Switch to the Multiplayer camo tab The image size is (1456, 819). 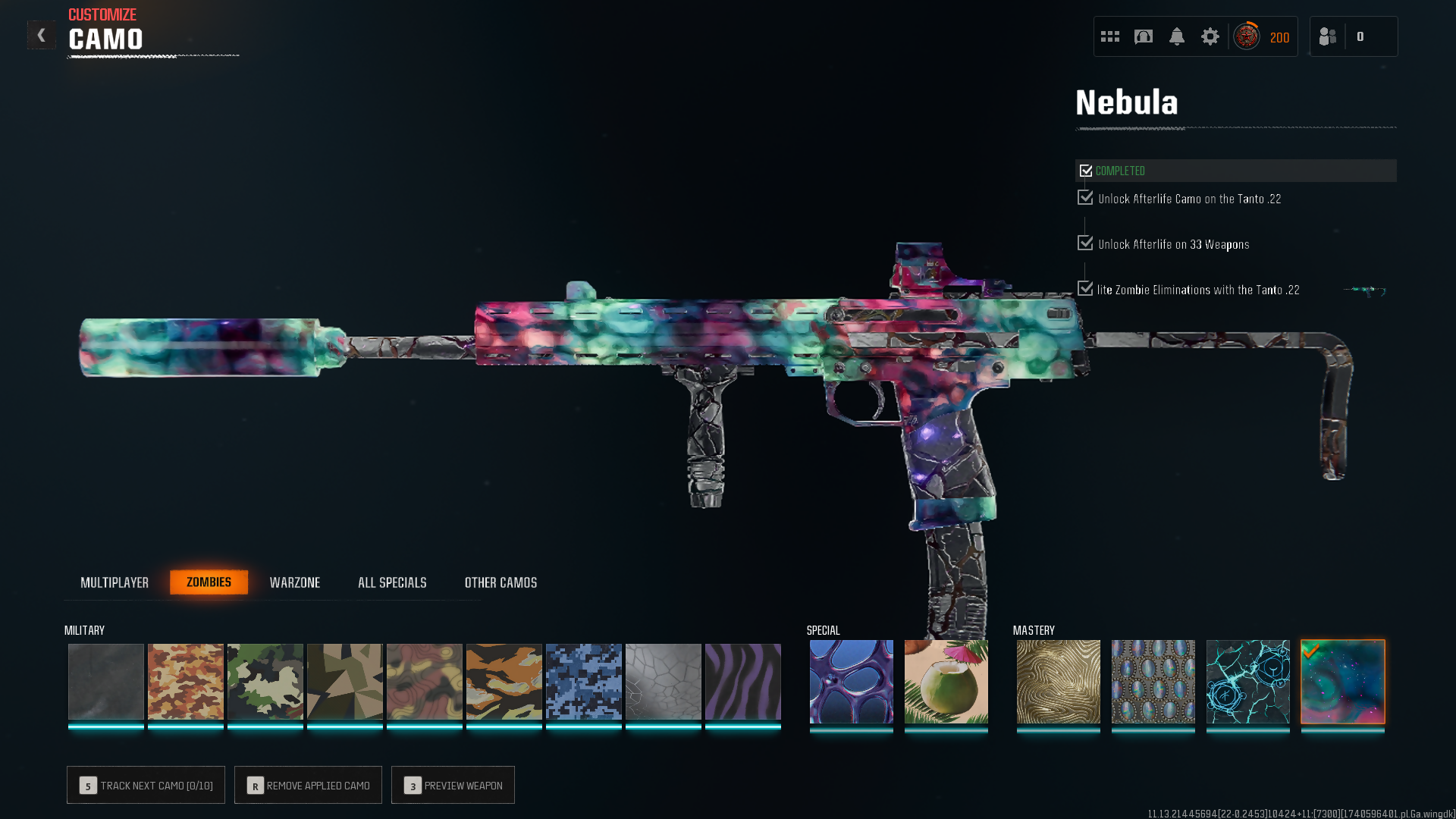pos(115,582)
